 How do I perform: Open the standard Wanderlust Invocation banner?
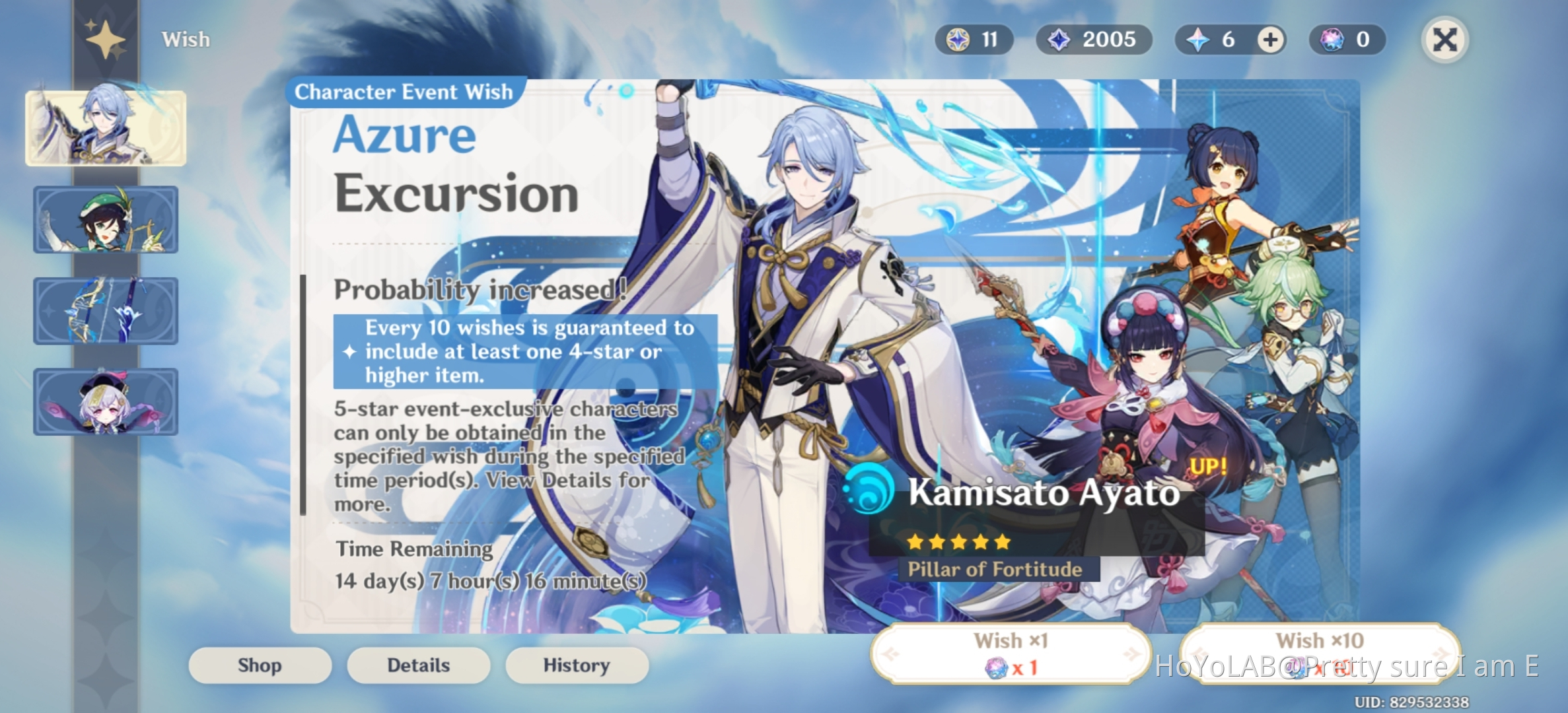pyautogui.click(x=105, y=401)
